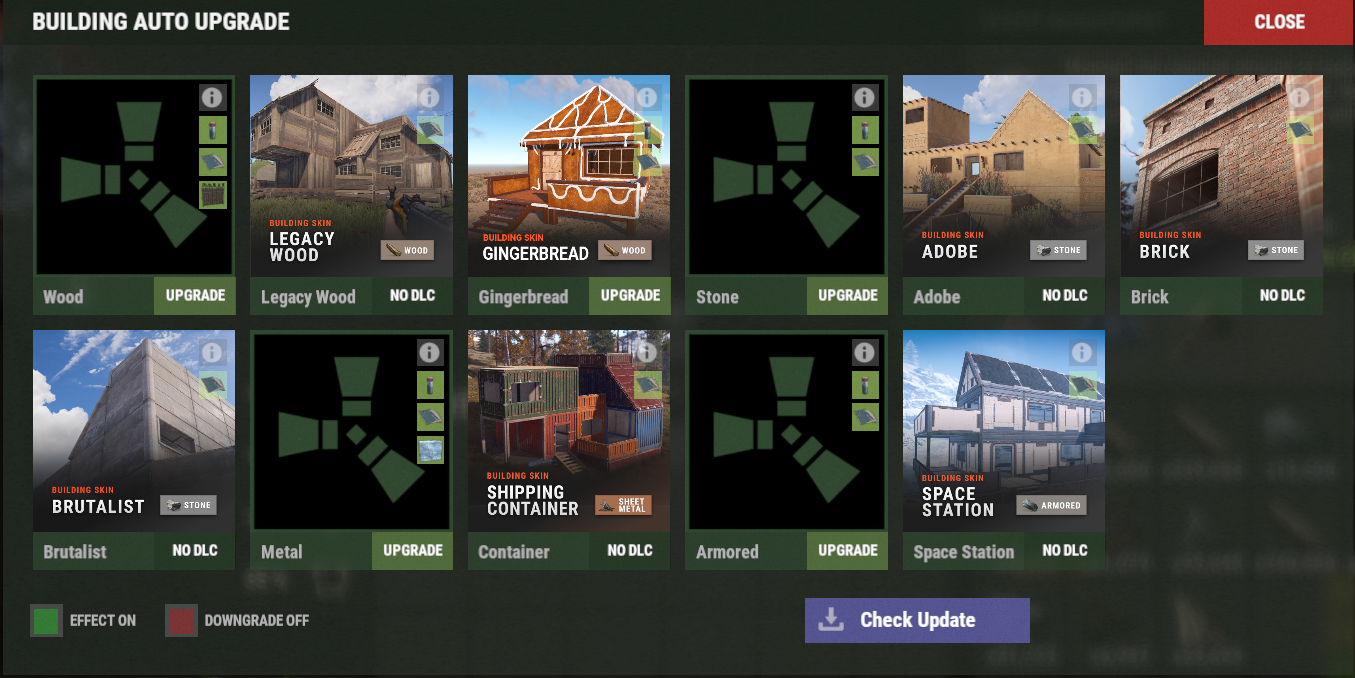Activate the Armored tier Upgrade button

[x=847, y=551]
